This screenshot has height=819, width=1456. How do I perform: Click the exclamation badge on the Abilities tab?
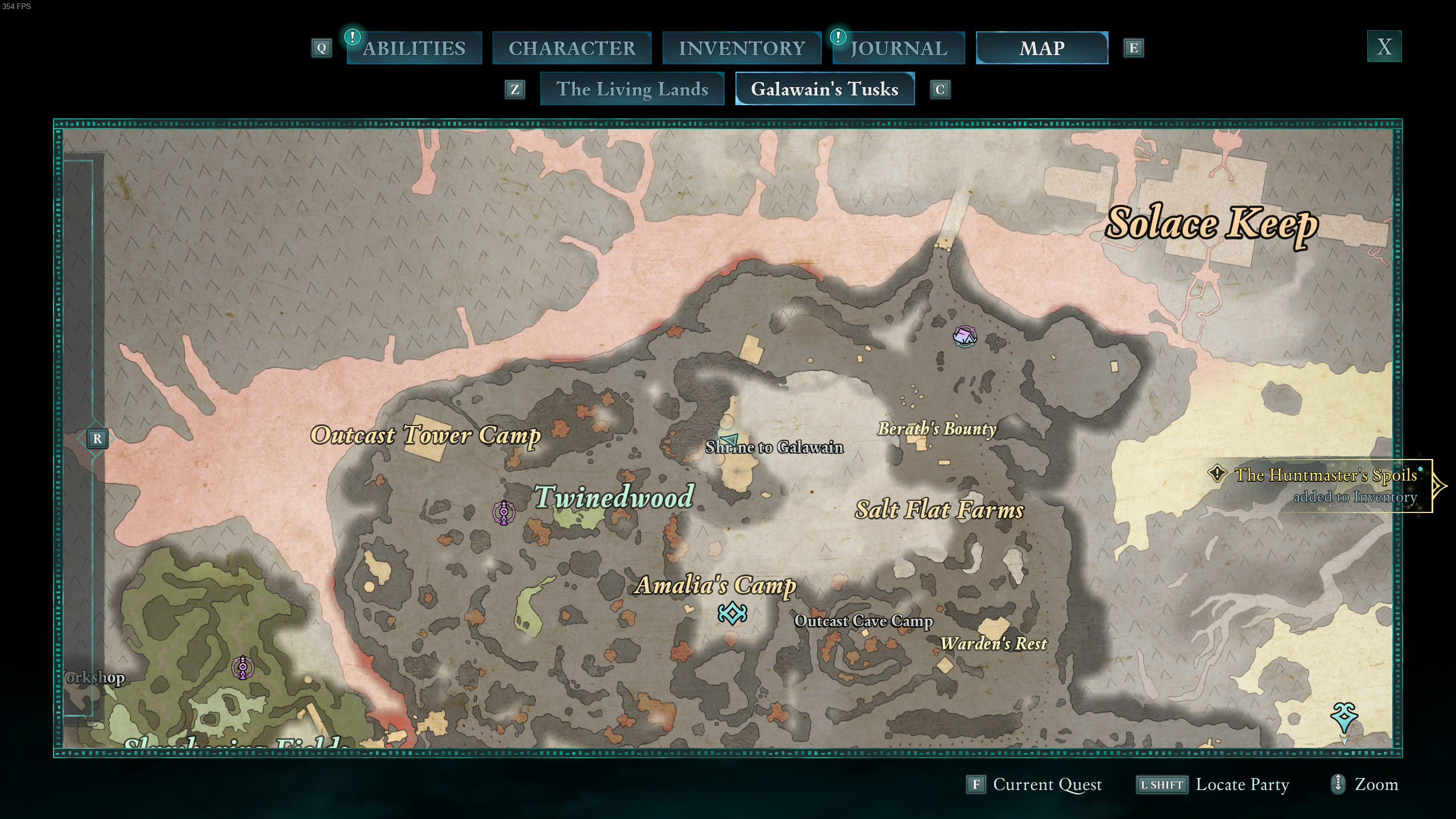pyautogui.click(x=351, y=37)
